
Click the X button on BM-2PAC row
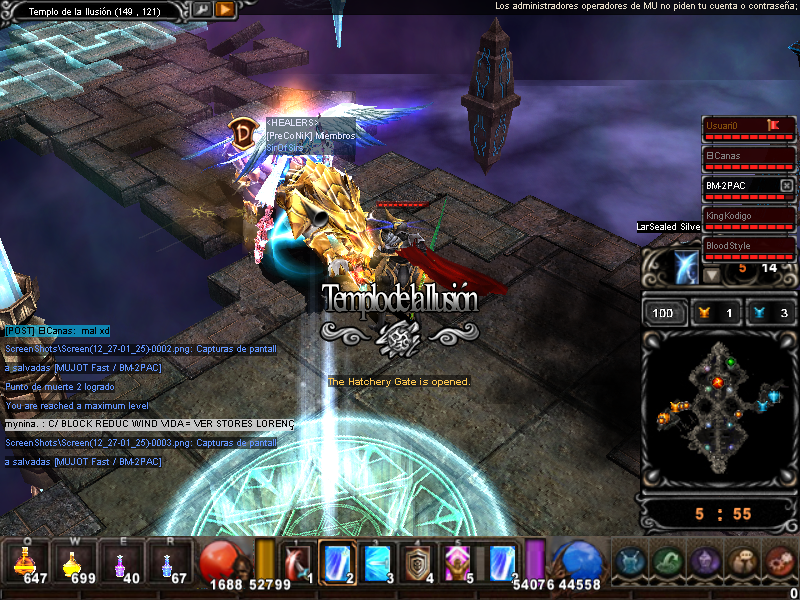tap(786, 186)
